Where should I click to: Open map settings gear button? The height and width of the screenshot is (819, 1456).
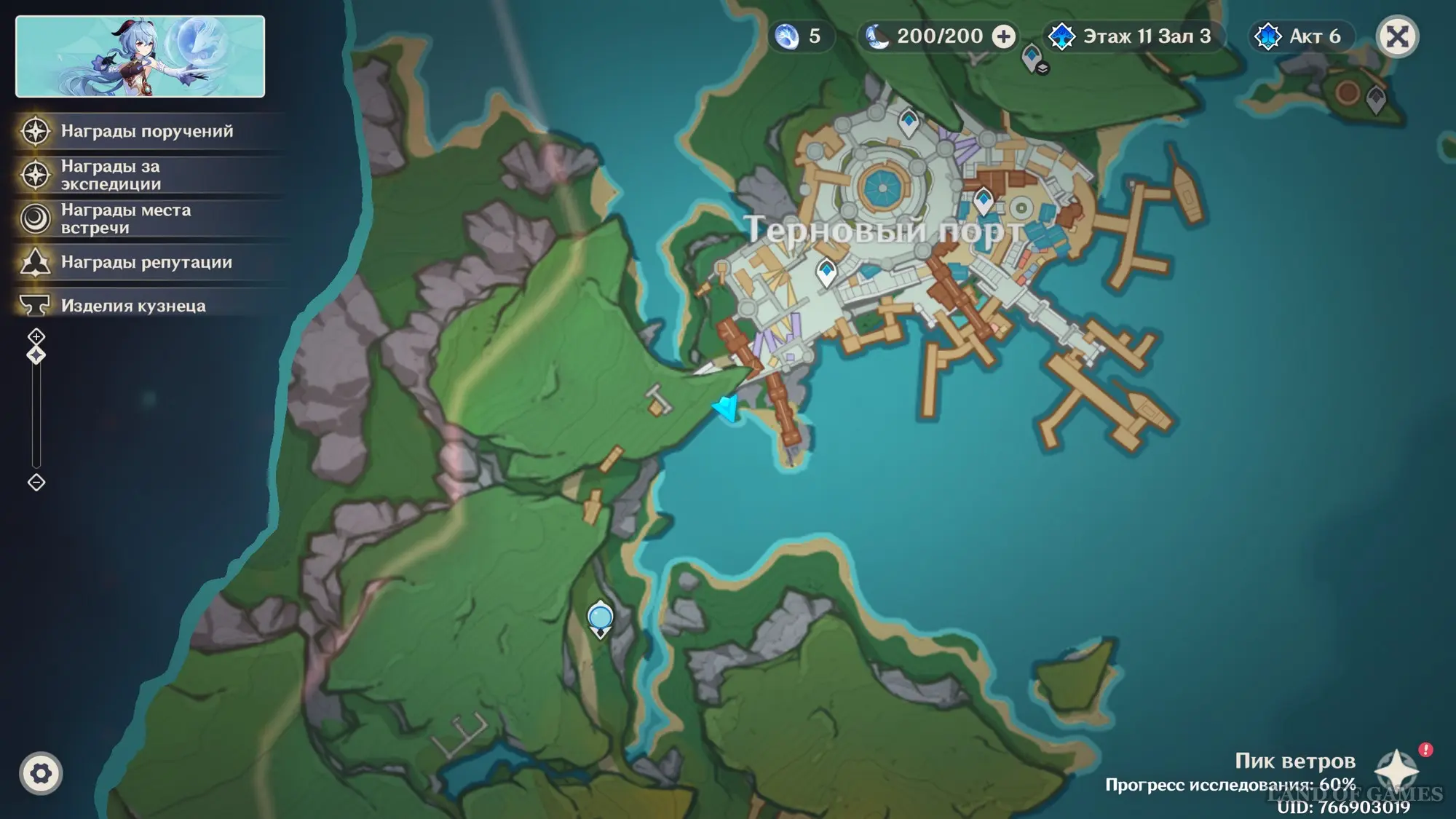pos(41,773)
